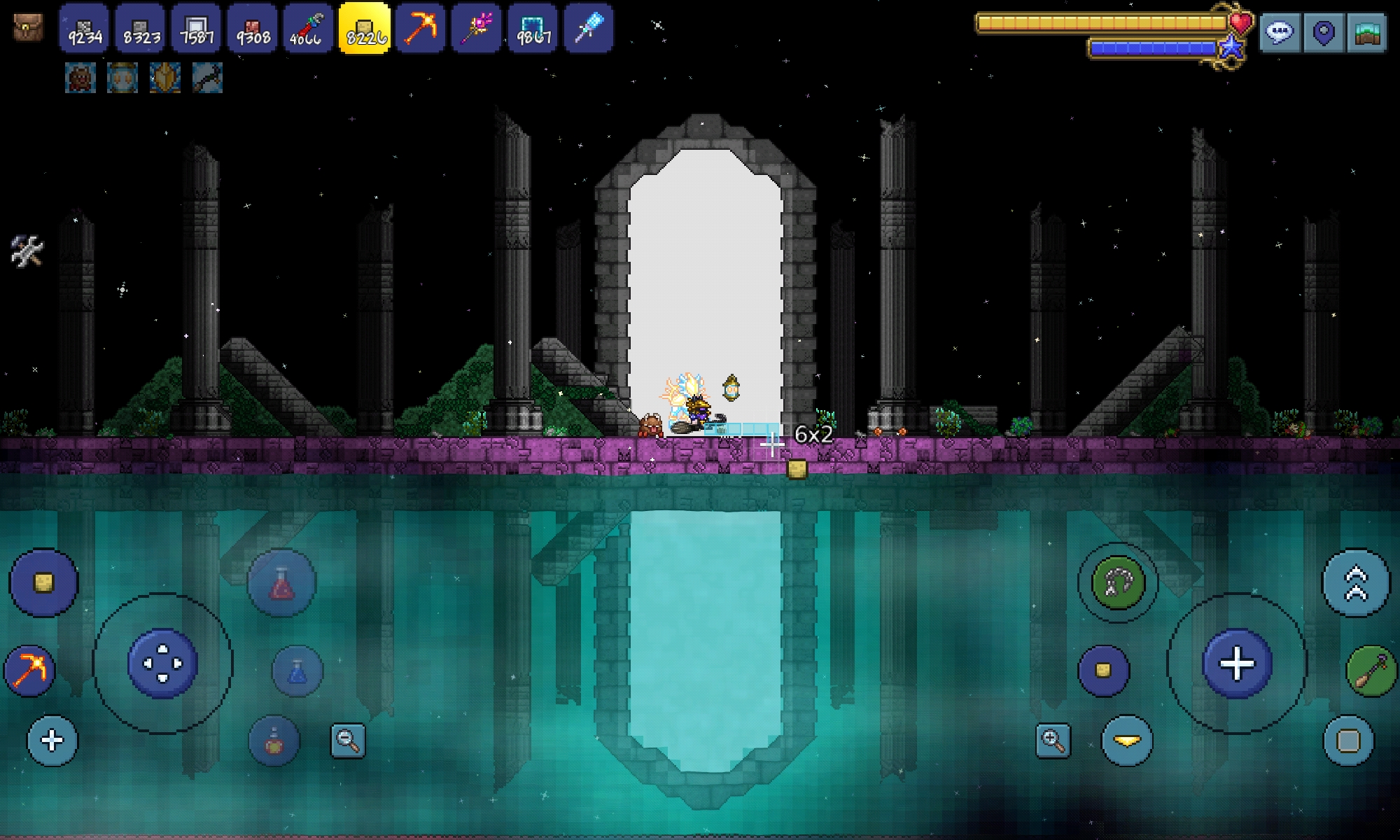Screen dimensions: 1400x840
Task: Open the world map pin button
Action: point(1323,32)
